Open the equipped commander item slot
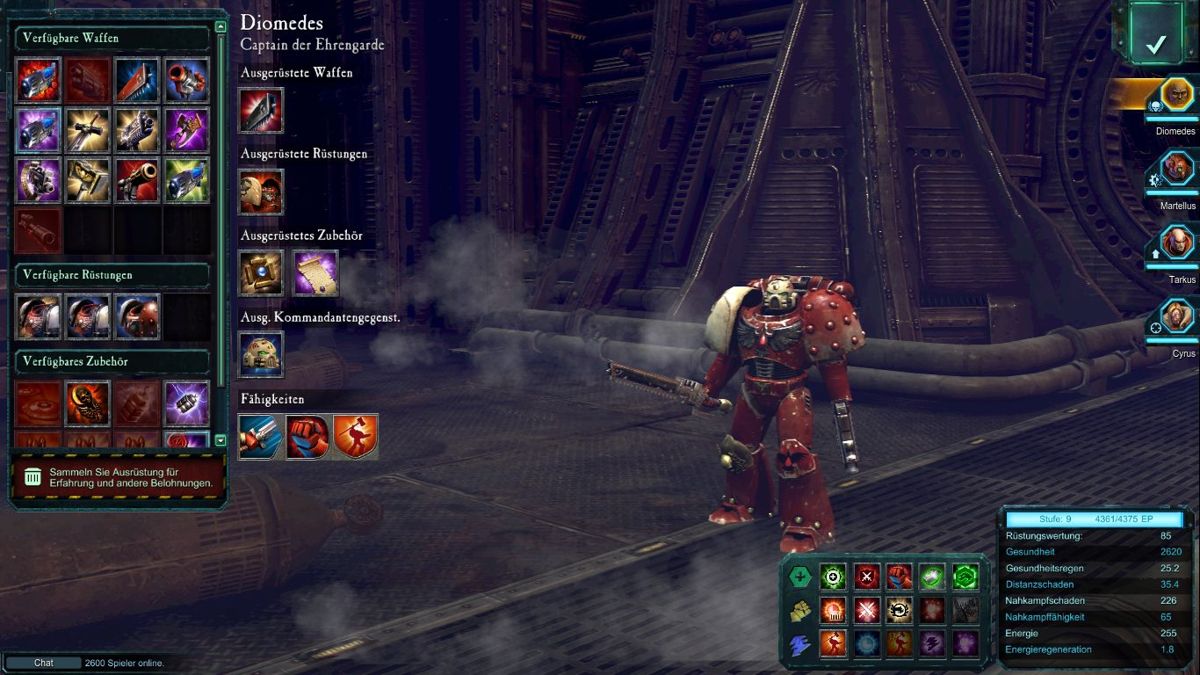Screen dimensions: 1200x675 [x=261, y=354]
